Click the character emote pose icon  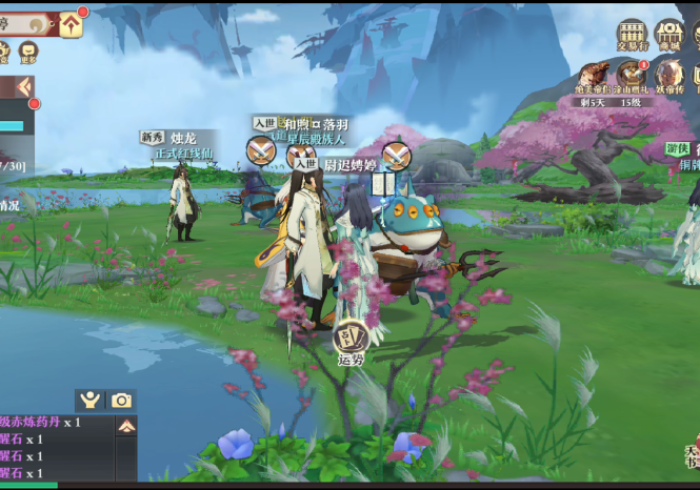click(91, 400)
